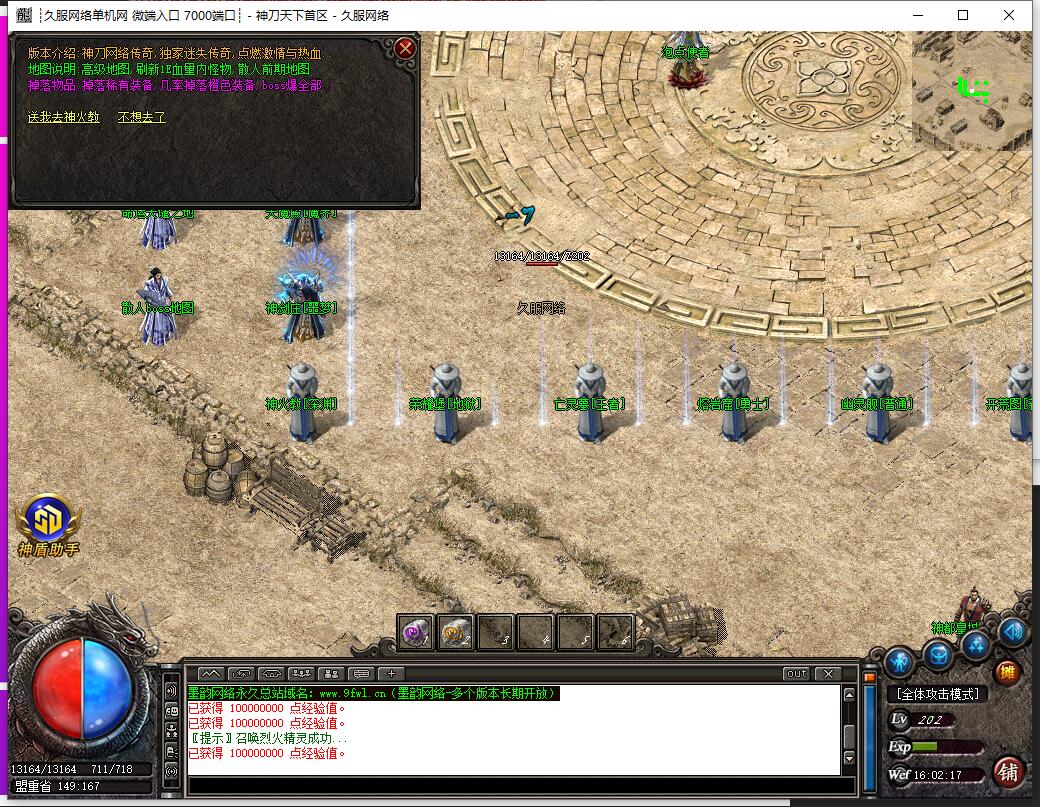Maximize the game window
Viewport: 1040px width, 807px height.
(963, 15)
